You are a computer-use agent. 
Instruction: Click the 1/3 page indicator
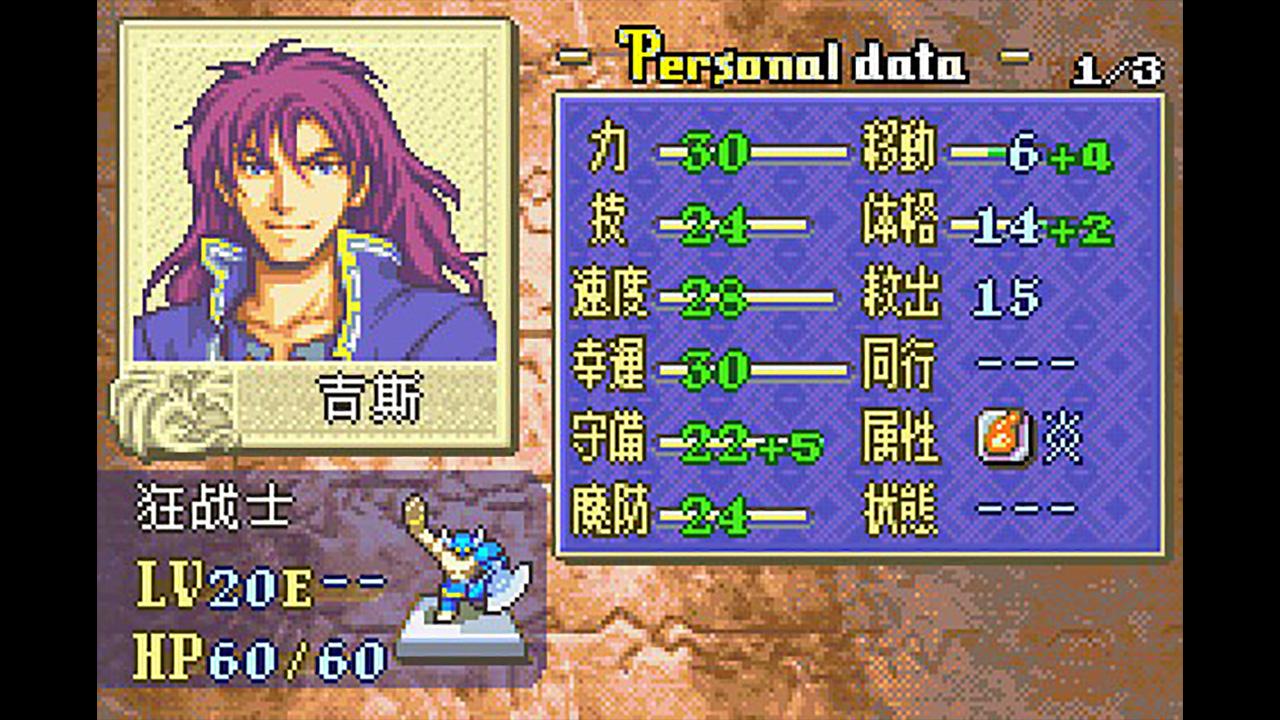tap(1118, 71)
